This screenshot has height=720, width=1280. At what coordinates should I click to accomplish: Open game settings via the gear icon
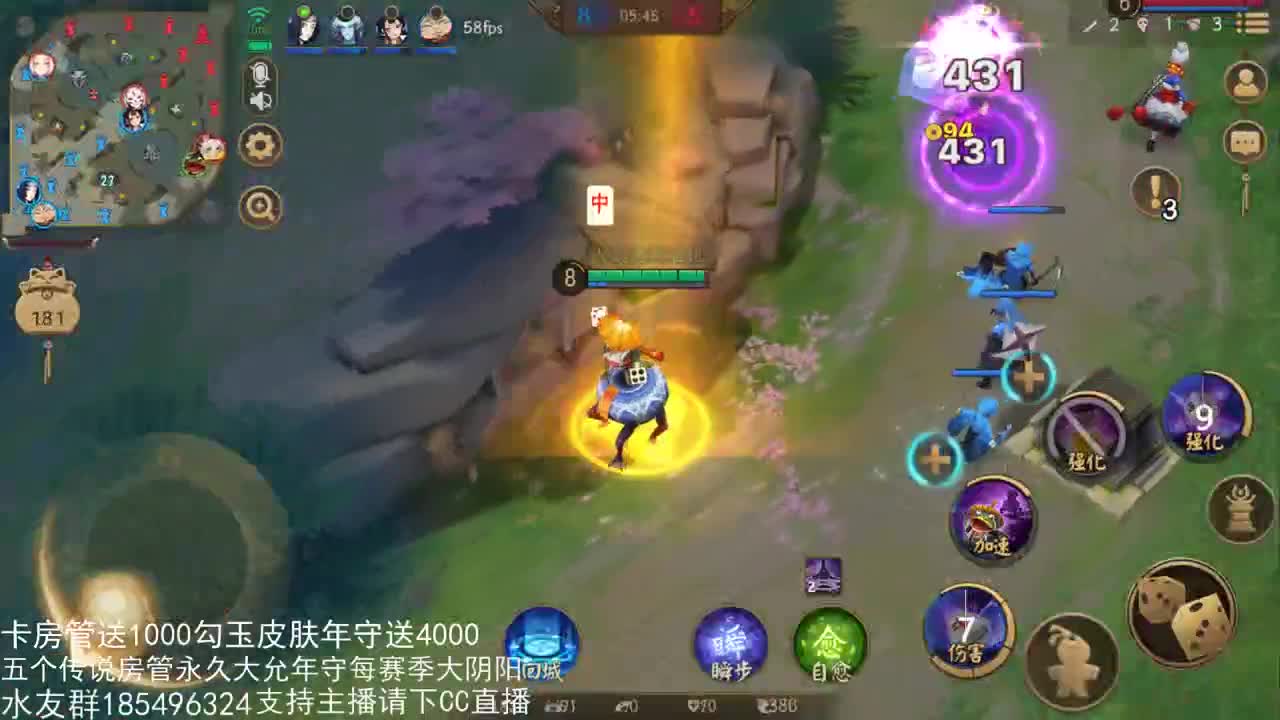point(258,145)
